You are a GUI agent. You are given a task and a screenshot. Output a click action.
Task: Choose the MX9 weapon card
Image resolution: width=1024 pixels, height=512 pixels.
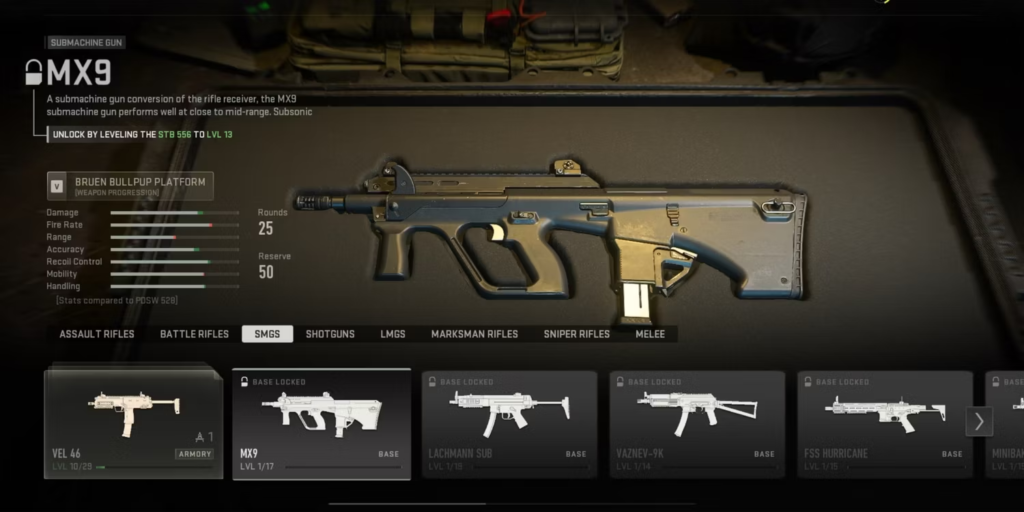[321, 421]
